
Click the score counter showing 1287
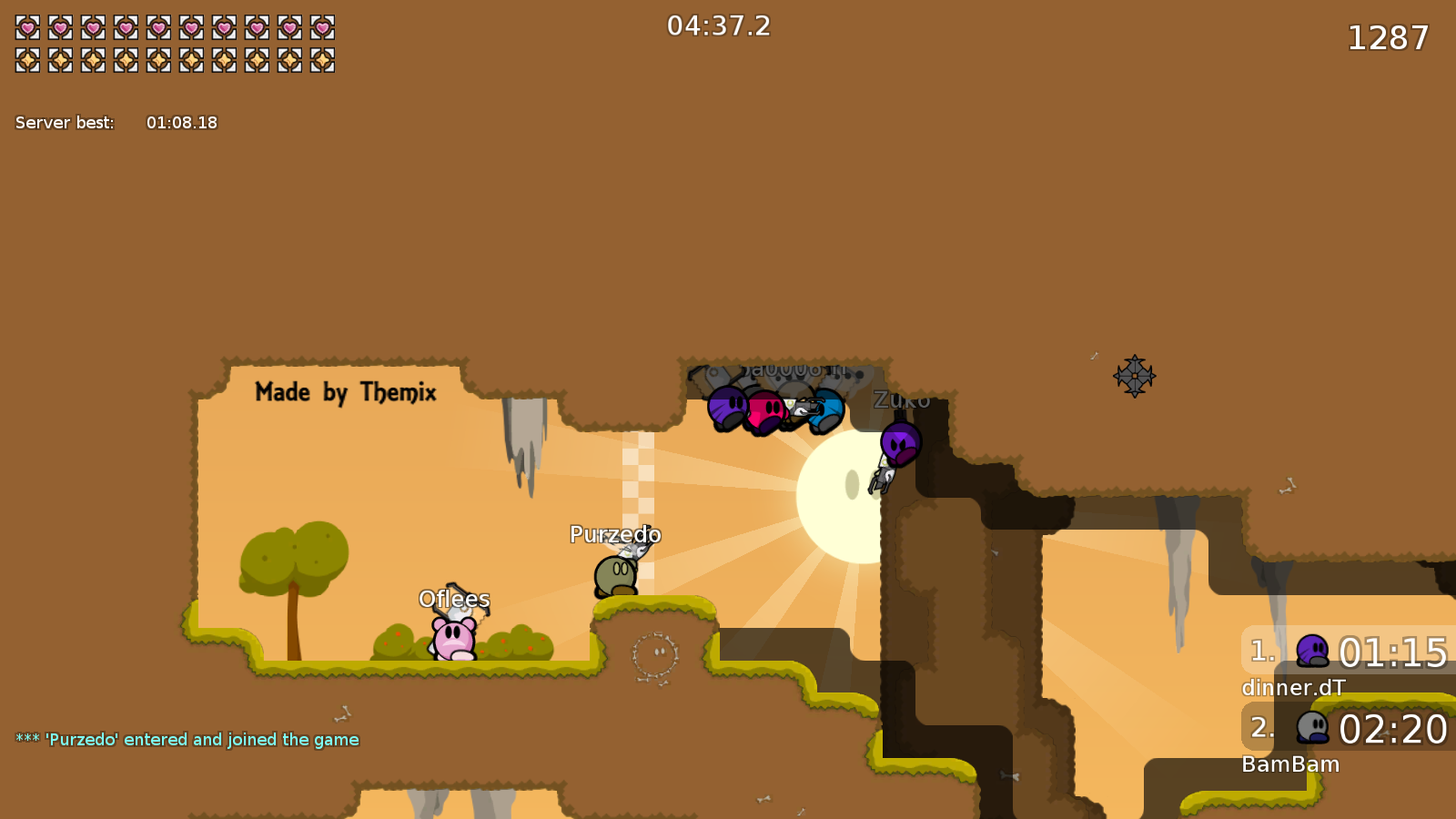point(1390,38)
